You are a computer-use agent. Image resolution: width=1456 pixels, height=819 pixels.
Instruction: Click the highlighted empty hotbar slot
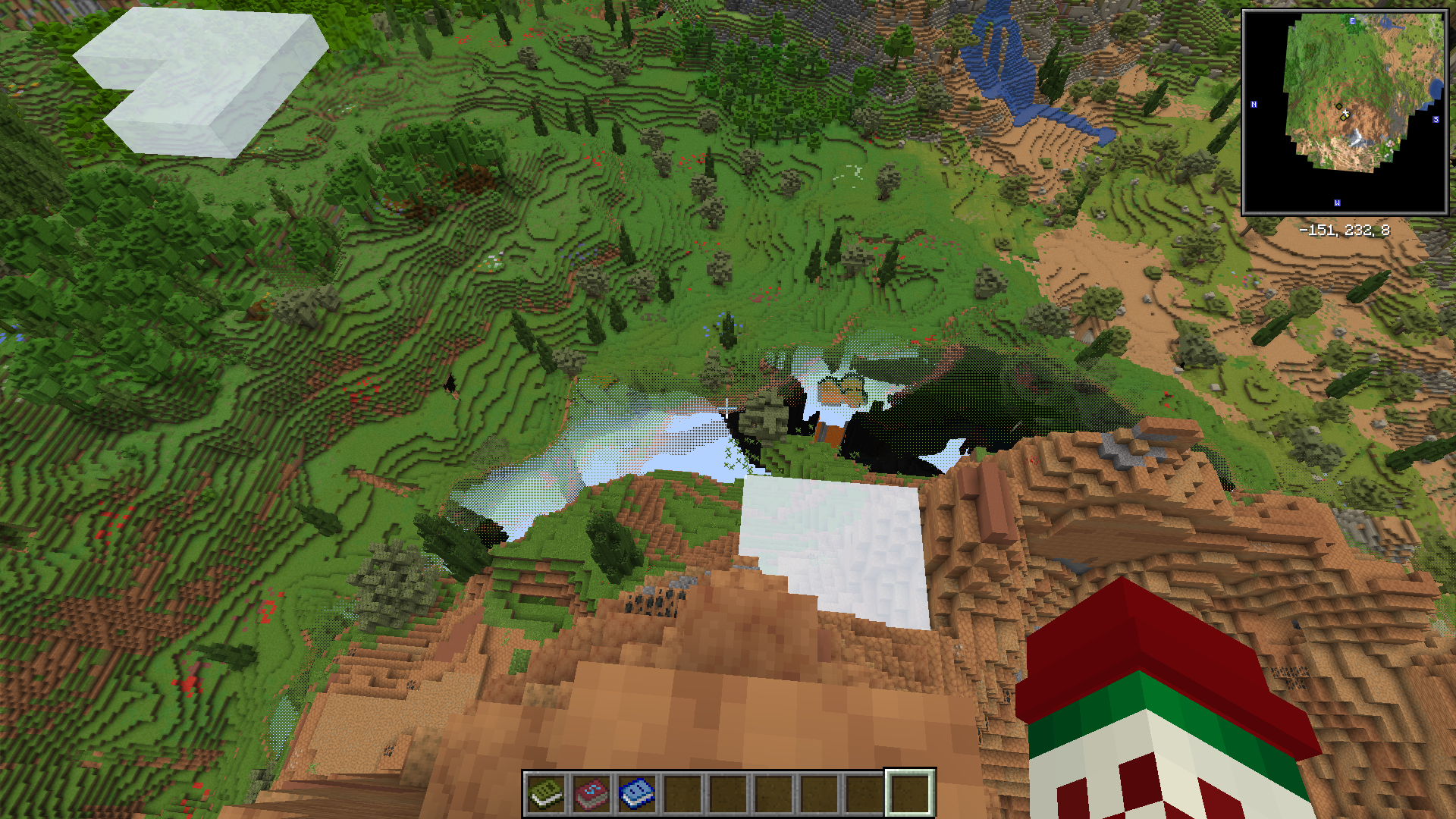910,793
